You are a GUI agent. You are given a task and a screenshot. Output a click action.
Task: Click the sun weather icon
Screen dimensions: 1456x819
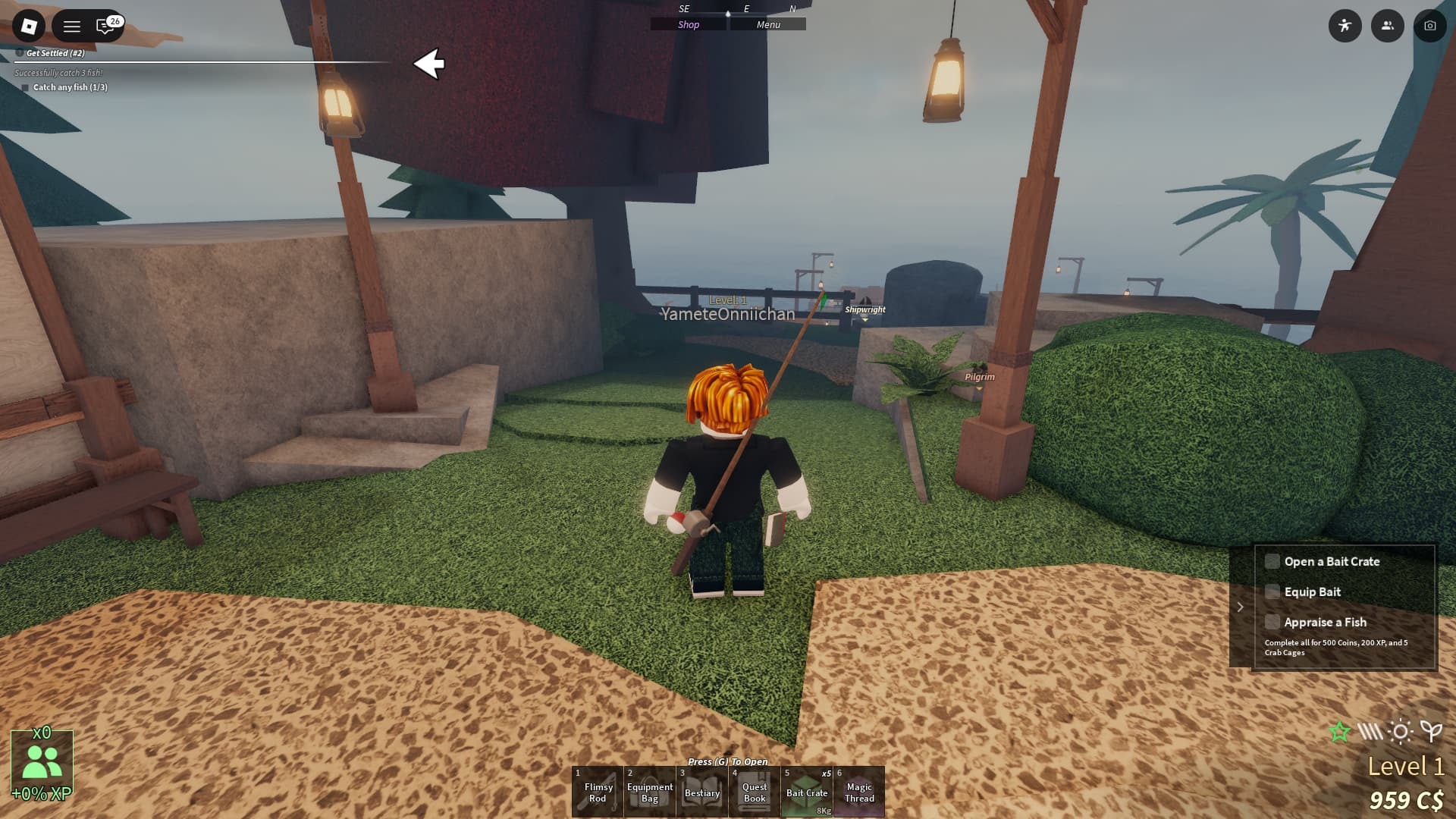(x=1401, y=732)
